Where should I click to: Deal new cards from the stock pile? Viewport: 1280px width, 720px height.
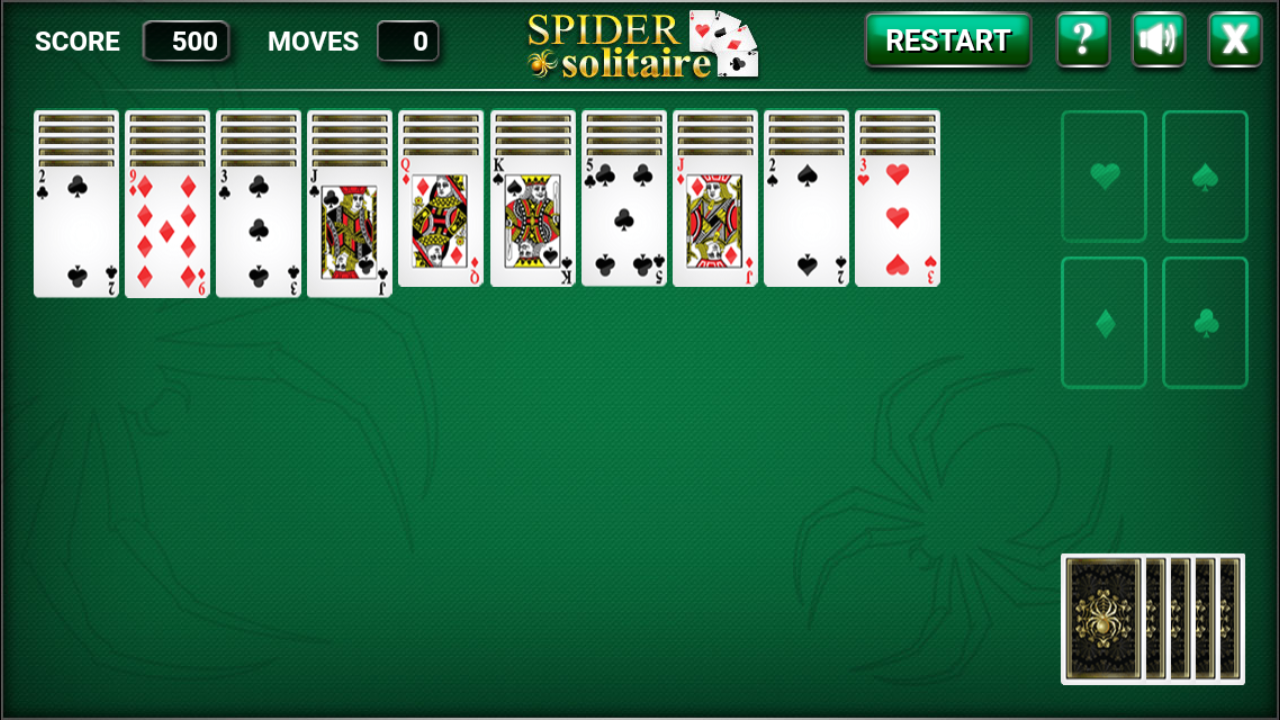[1150, 620]
